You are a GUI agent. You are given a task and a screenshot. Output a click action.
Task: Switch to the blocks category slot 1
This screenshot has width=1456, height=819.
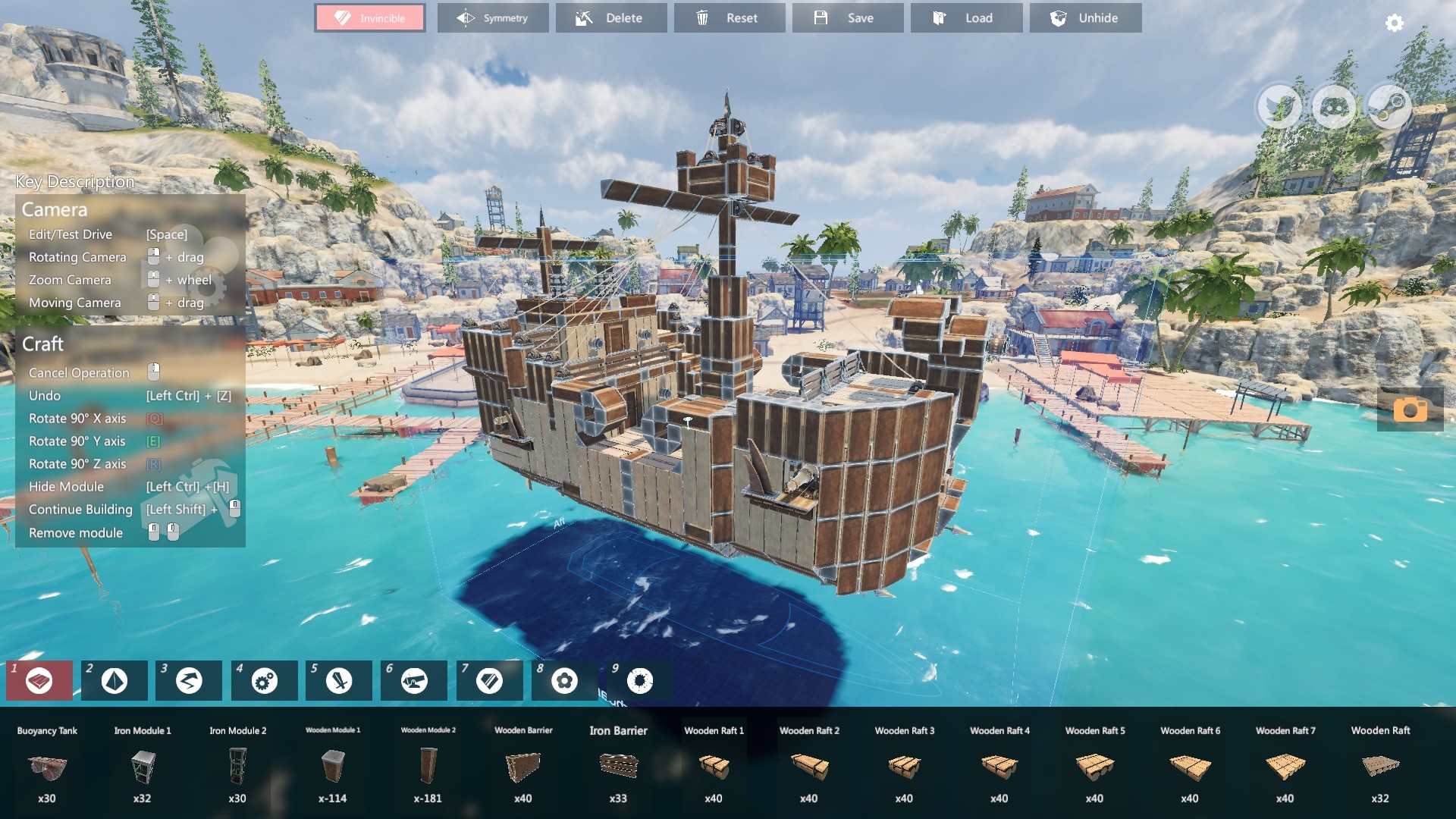coord(39,680)
